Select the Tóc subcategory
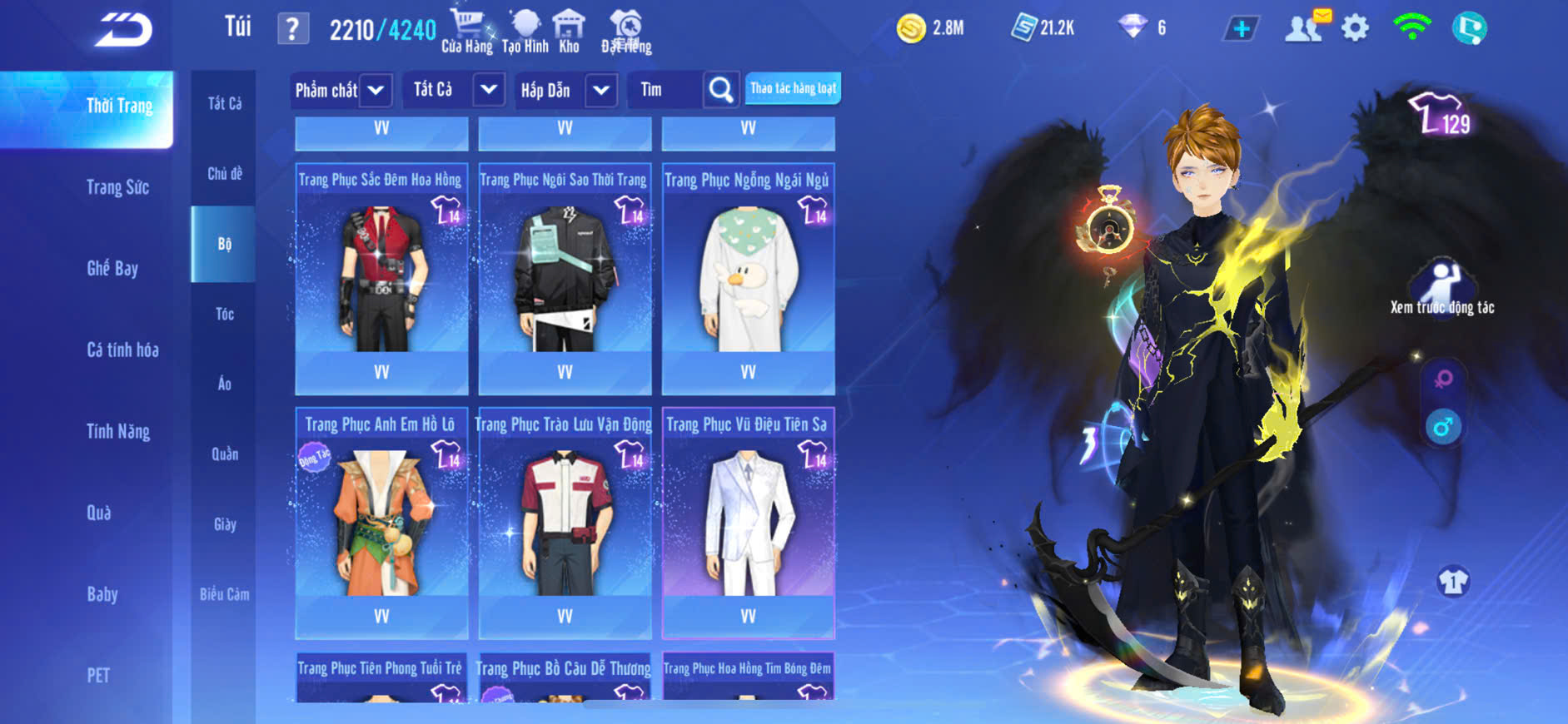1568x724 pixels. (x=224, y=314)
